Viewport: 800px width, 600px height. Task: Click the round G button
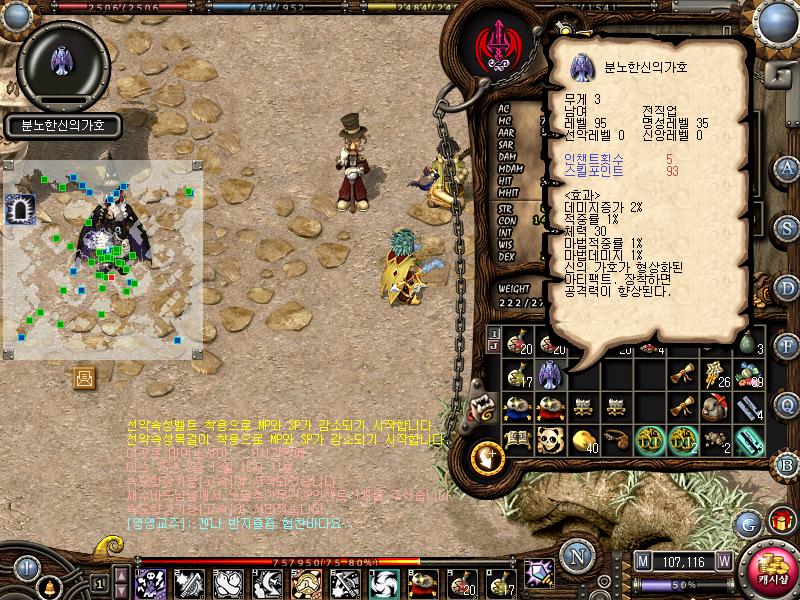point(747,523)
